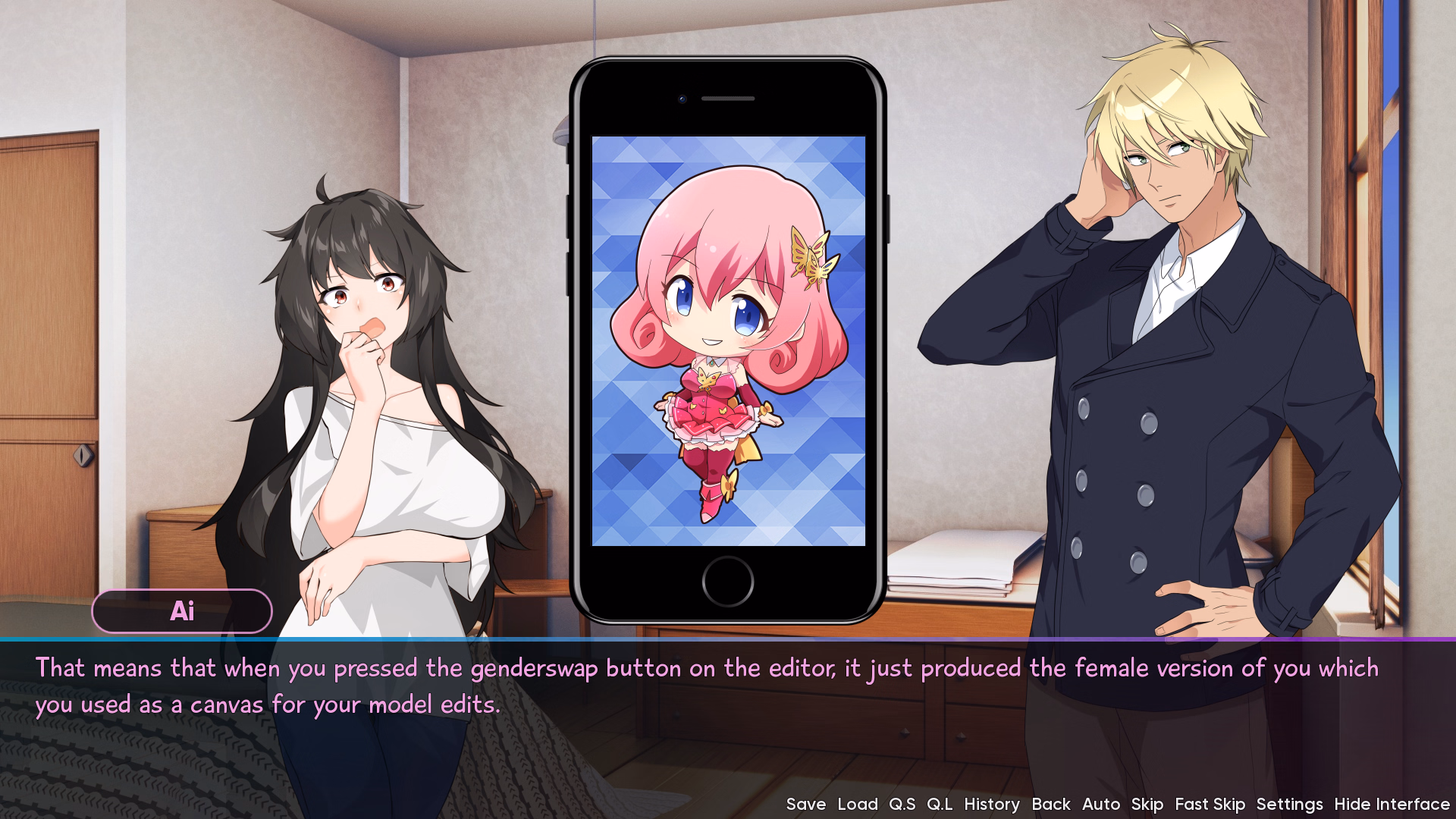
Task: Toggle Skip mode
Action: point(1147,804)
